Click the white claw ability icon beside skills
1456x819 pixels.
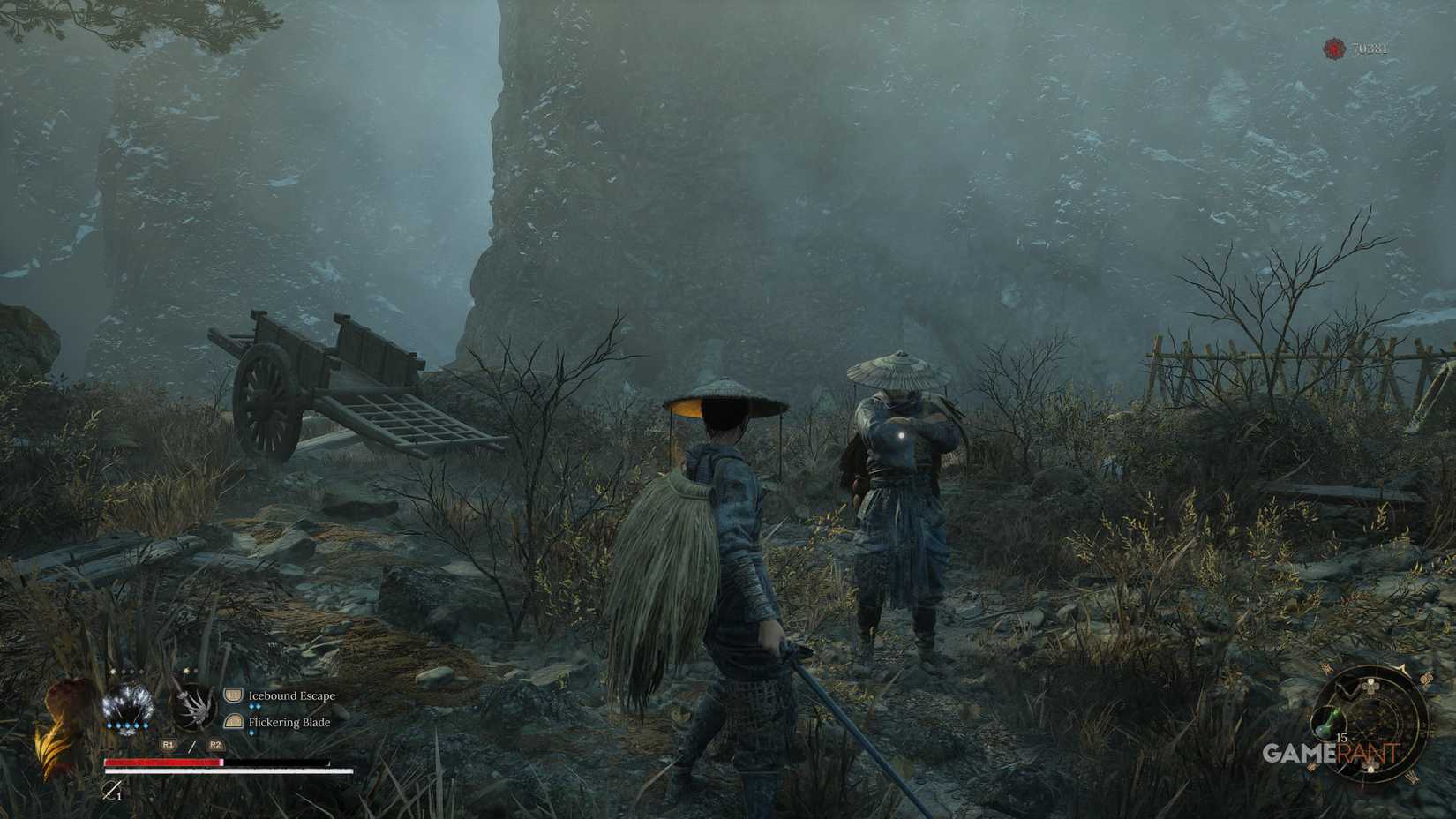point(192,708)
